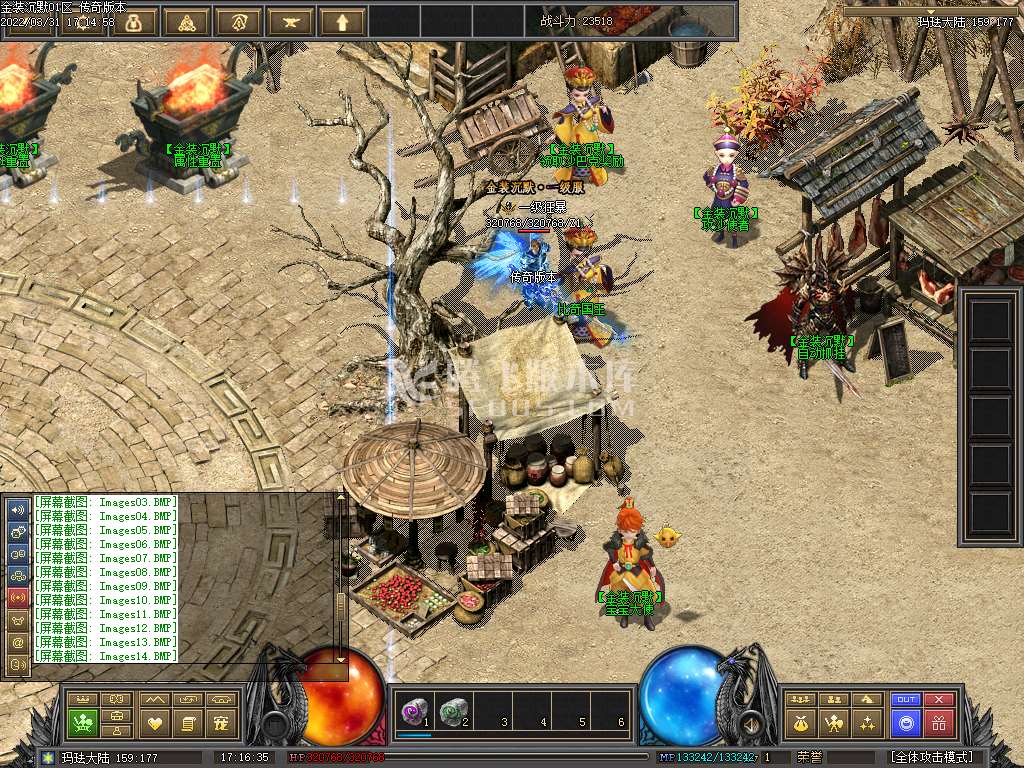Open the sparkling stars skills button
The image size is (1024, 768).
[867, 722]
